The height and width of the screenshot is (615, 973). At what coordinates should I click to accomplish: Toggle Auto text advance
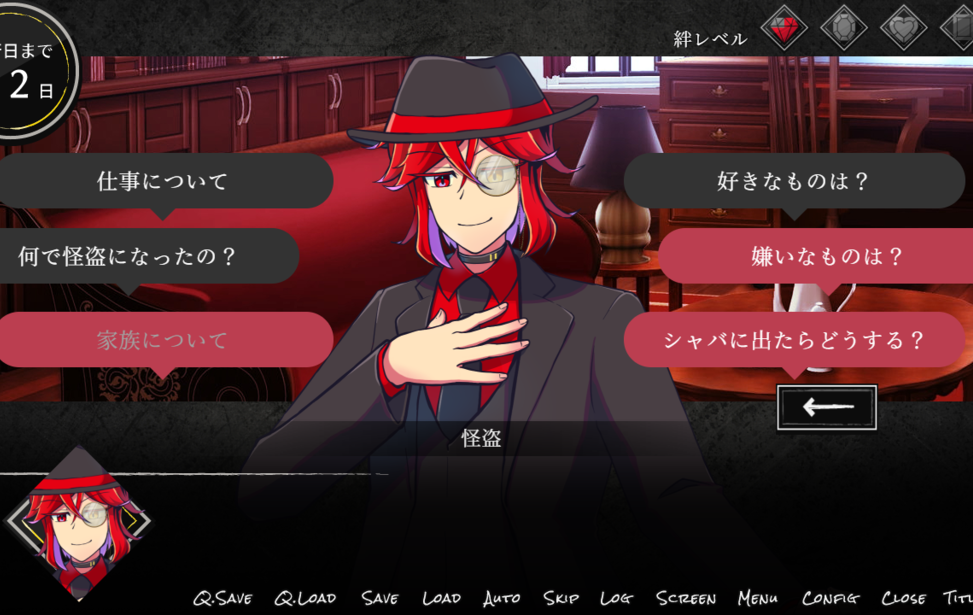[x=501, y=598]
